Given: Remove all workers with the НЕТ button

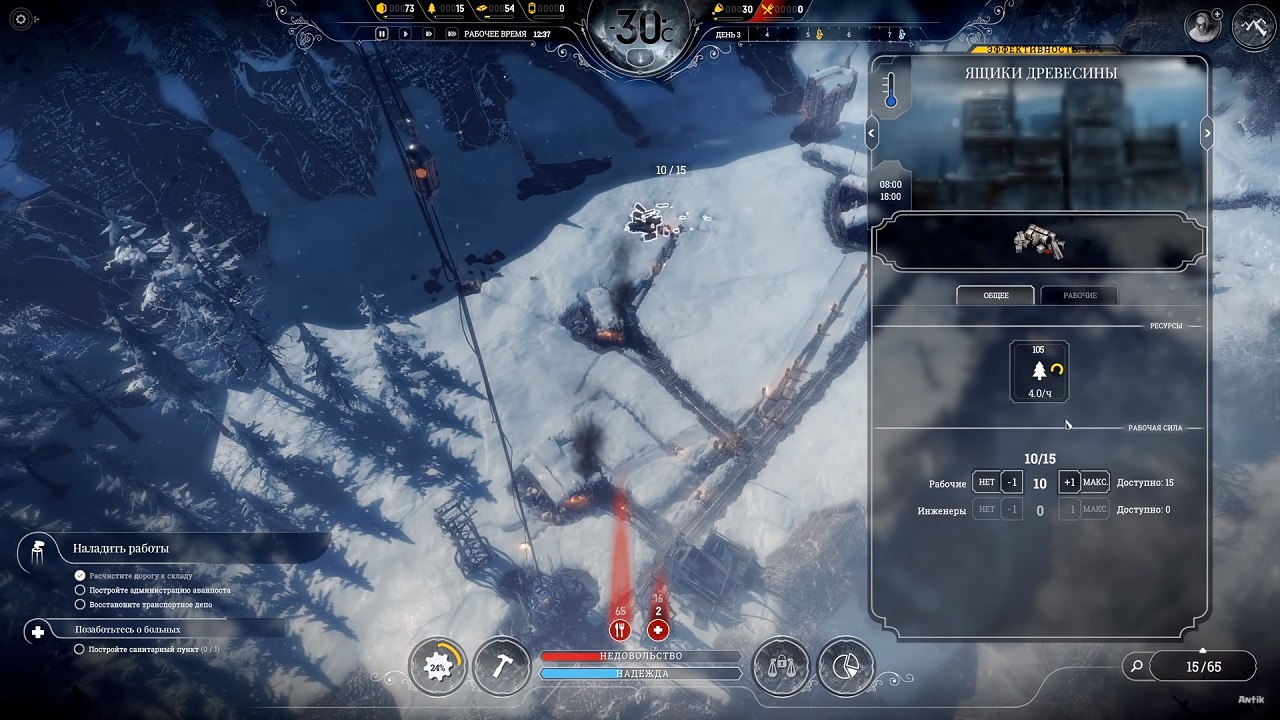Looking at the screenshot, I should (x=986, y=483).
